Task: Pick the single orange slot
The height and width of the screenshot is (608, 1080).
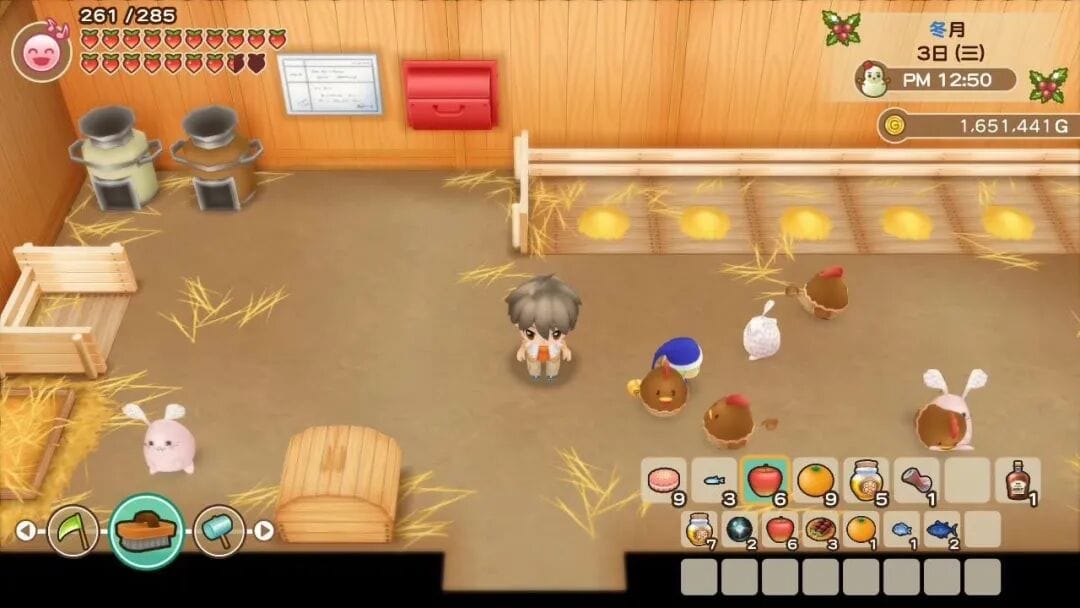Action: [x=861, y=529]
